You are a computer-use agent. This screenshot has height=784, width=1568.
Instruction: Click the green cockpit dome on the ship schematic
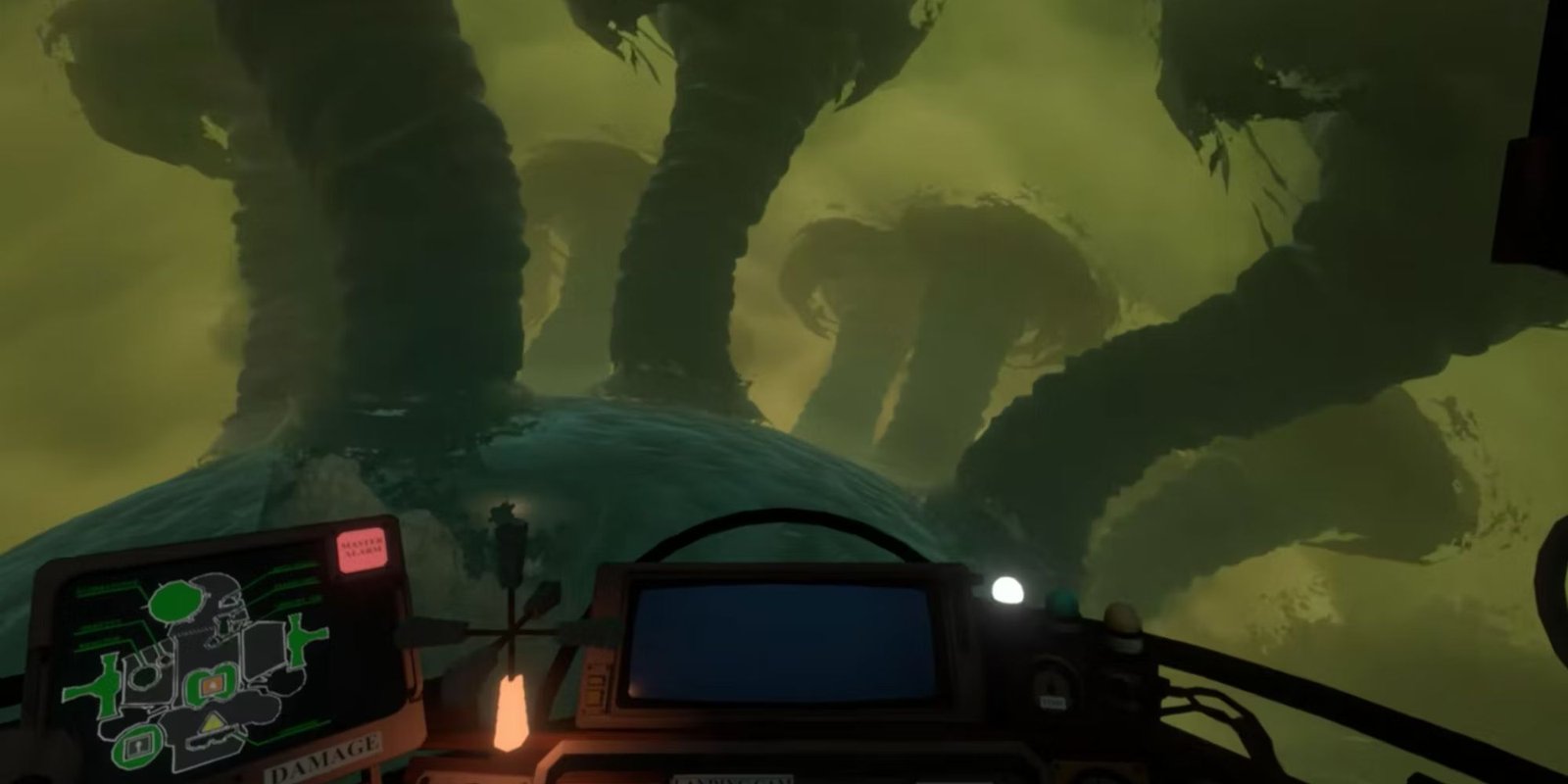[174, 602]
